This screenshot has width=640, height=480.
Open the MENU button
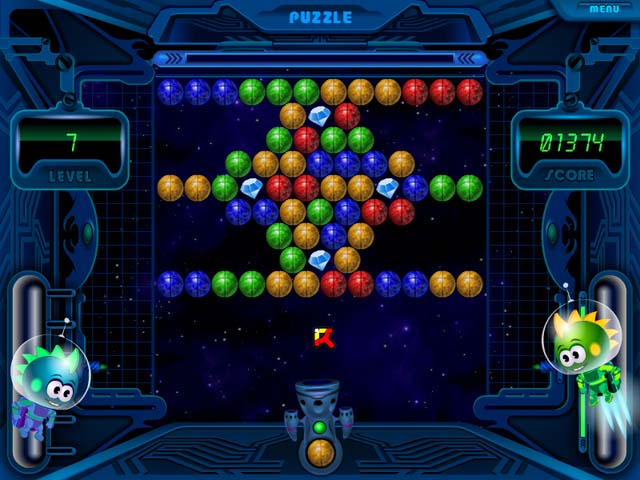(x=604, y=9)
